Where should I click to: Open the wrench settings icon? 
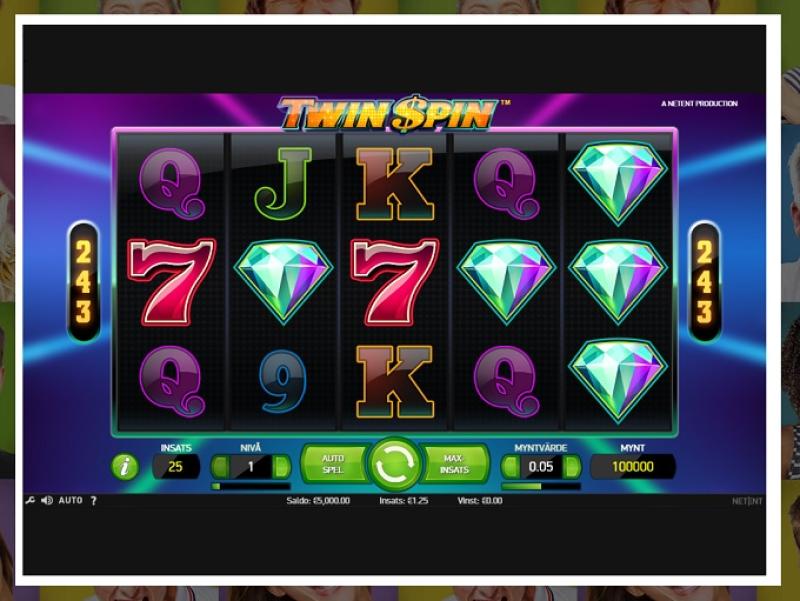(30, 500)
